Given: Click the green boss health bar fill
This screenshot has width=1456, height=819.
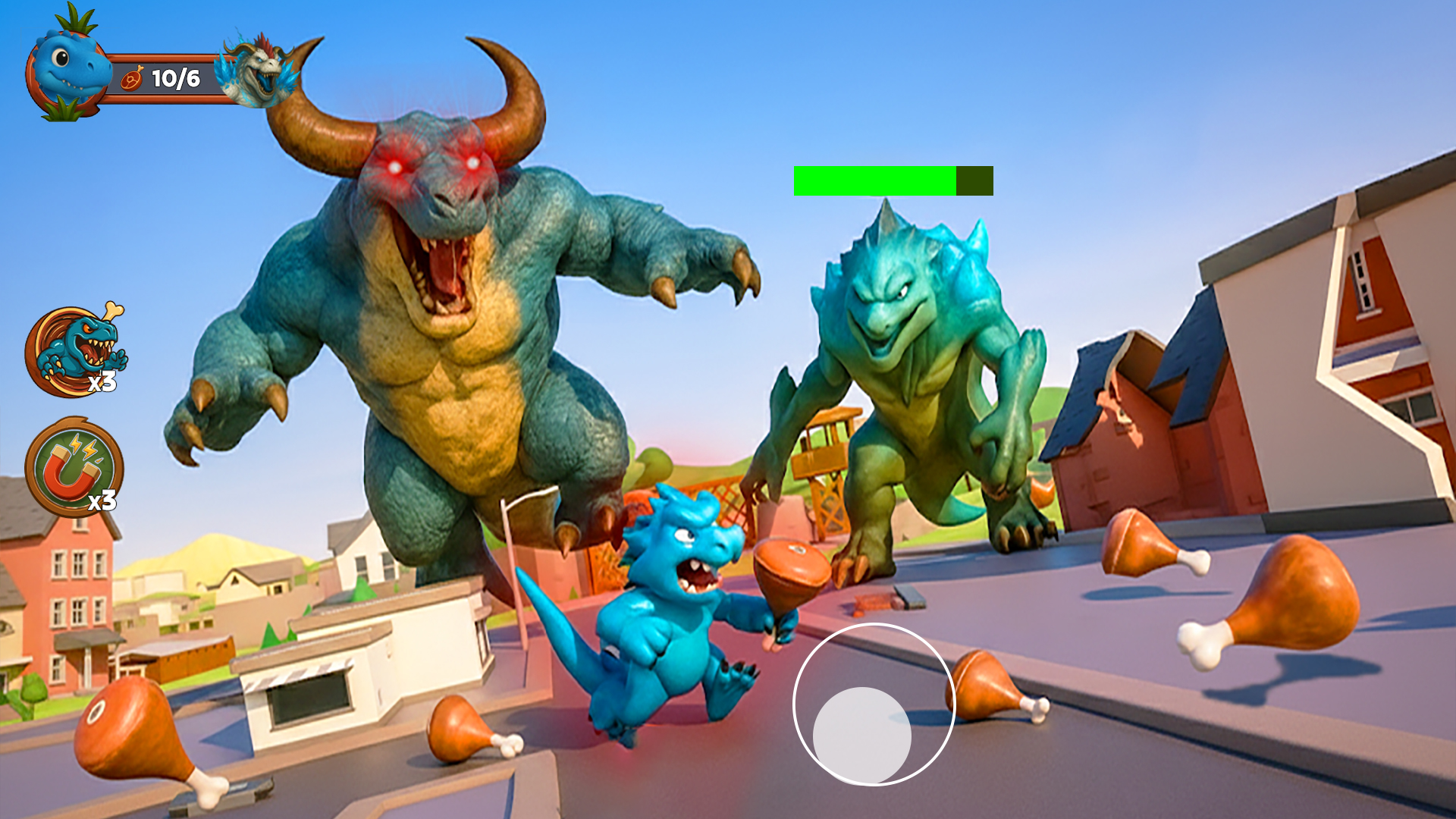Looking at the screenshot, I should [872, 180].
